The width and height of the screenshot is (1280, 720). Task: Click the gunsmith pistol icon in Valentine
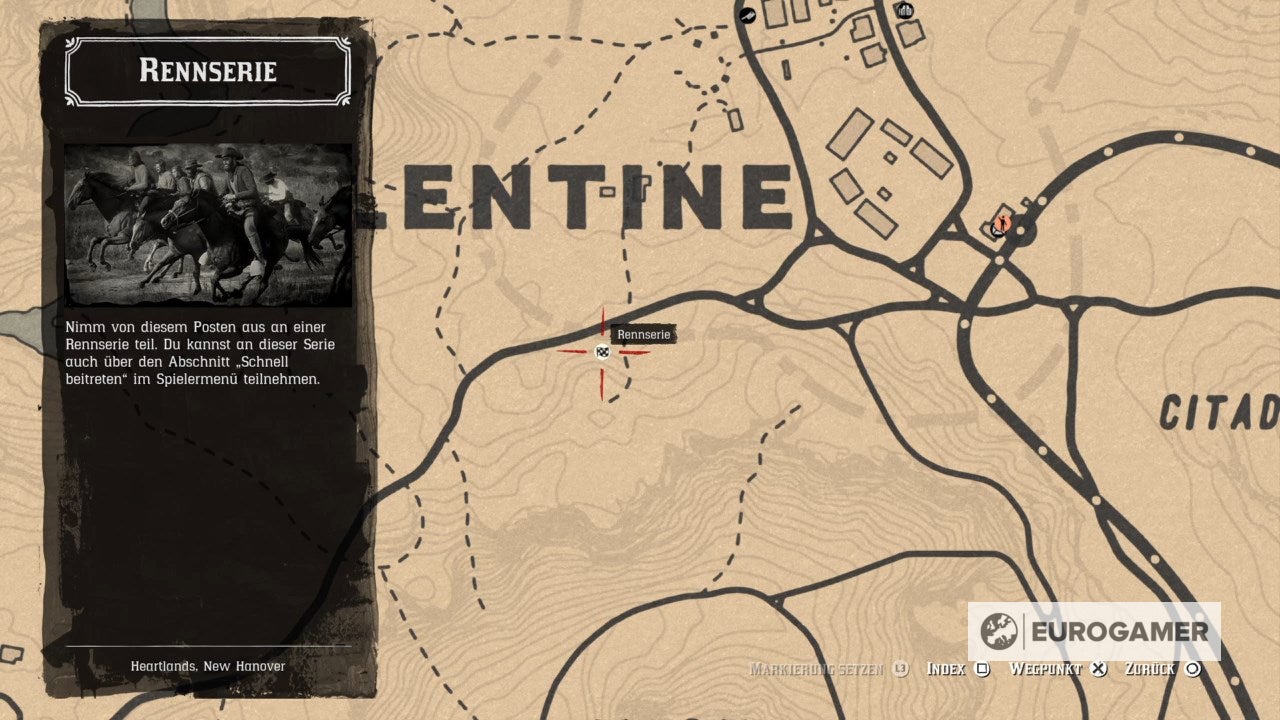748,15
